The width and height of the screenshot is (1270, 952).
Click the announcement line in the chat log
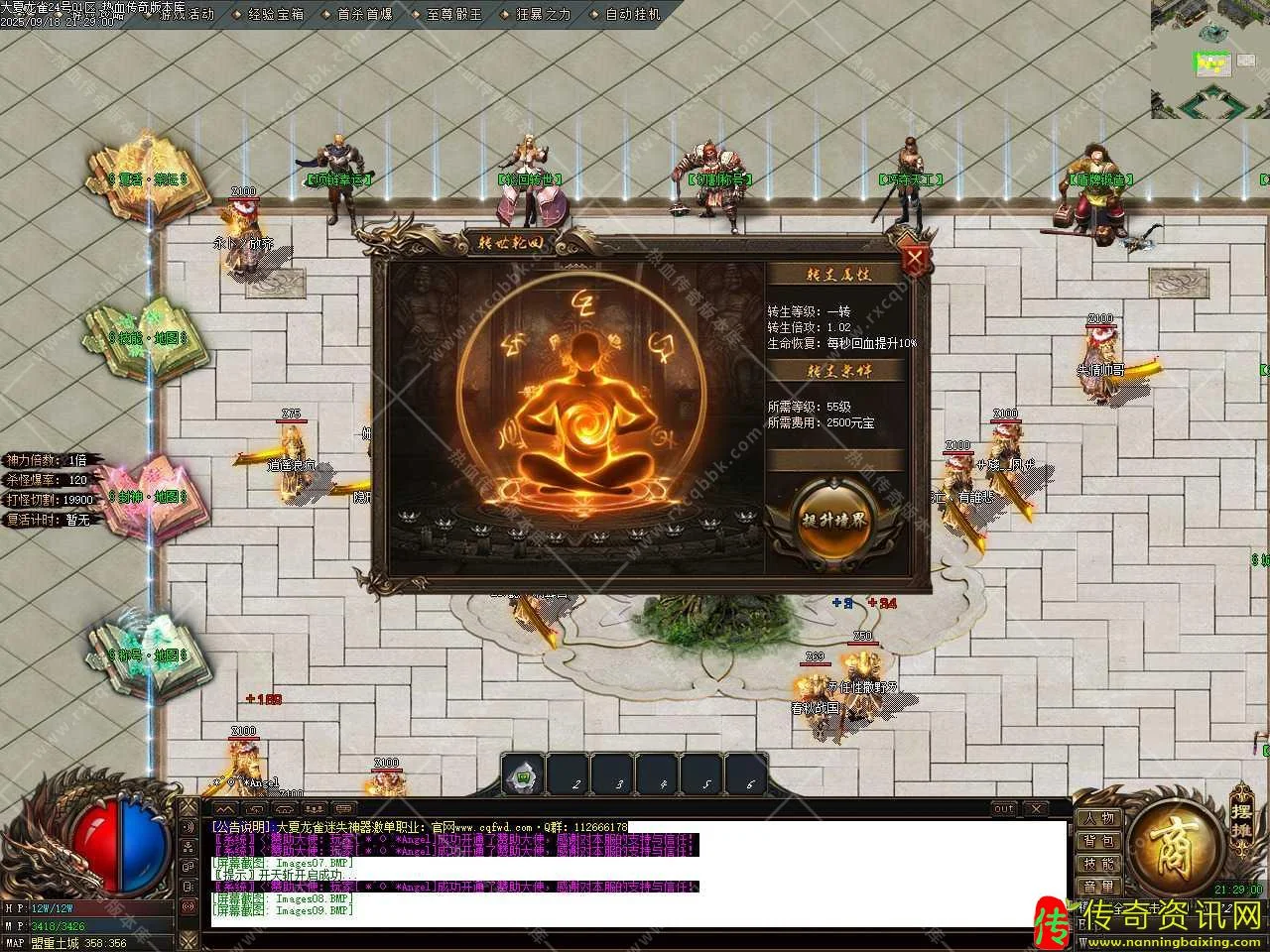point(419,827)
